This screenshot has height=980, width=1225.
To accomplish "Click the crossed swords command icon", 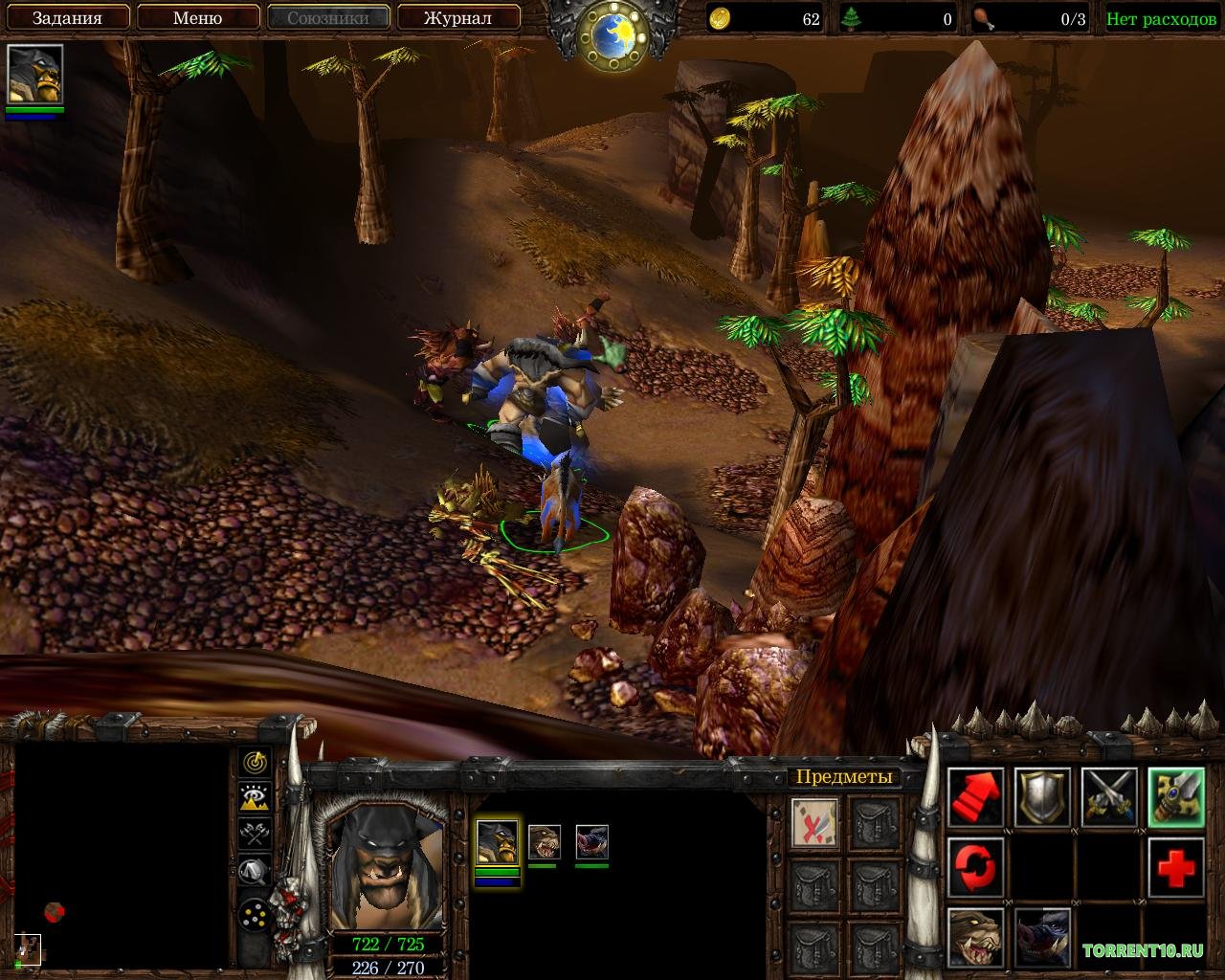I will (1109, 797).
